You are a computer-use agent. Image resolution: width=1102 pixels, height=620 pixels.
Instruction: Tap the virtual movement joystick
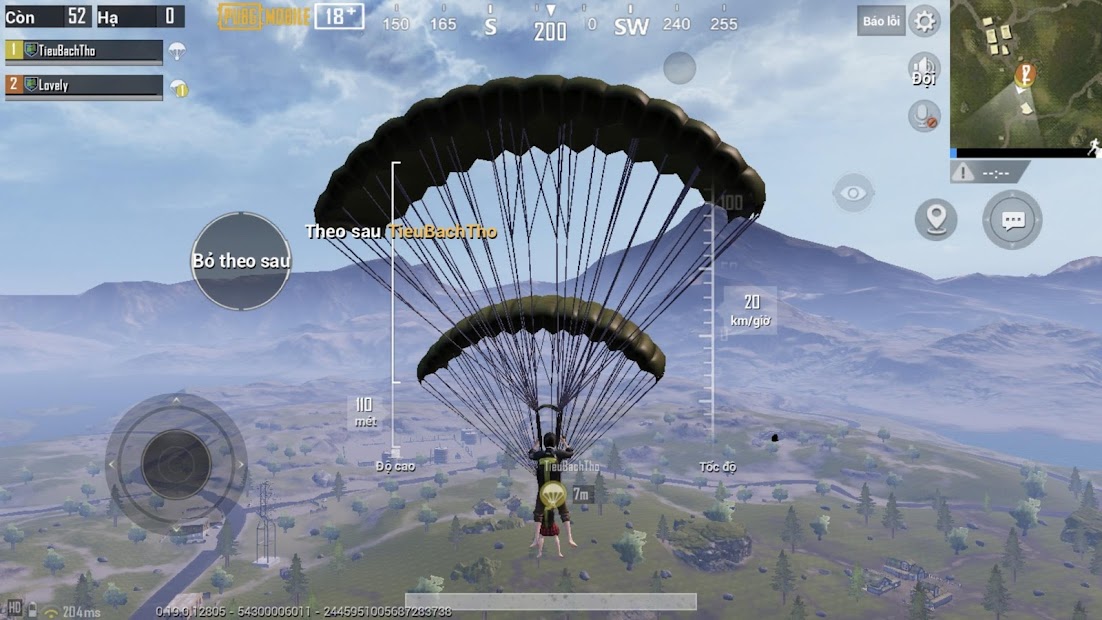tap(176, 463)
